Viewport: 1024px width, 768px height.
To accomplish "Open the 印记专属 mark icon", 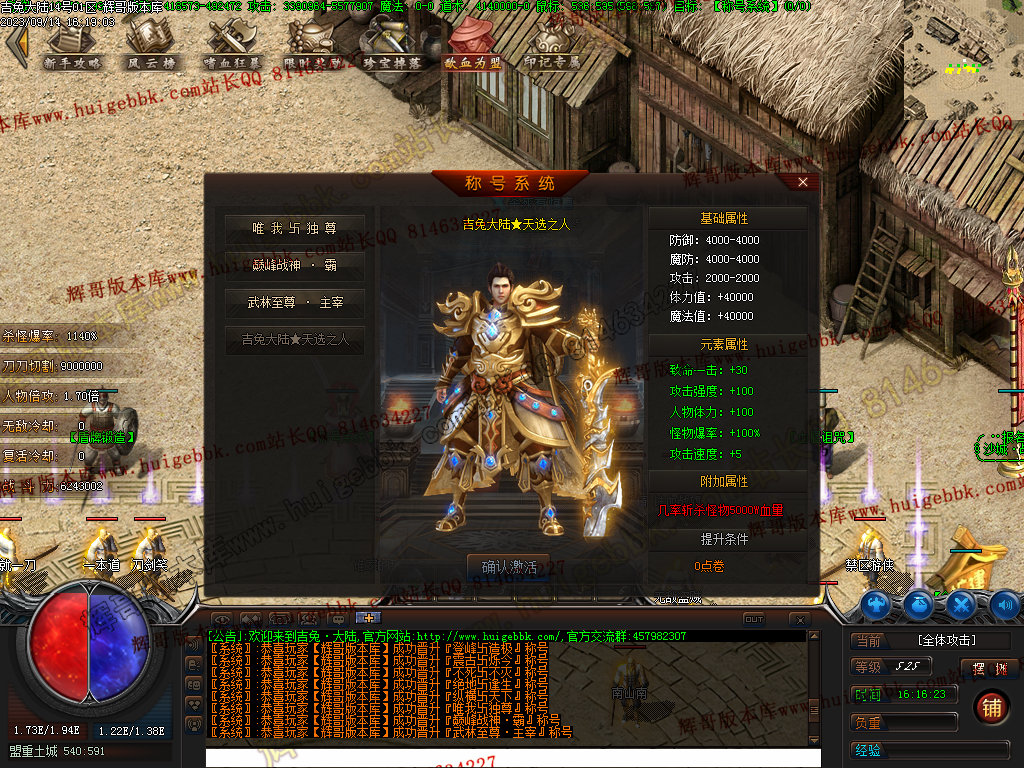I will 551,45.
